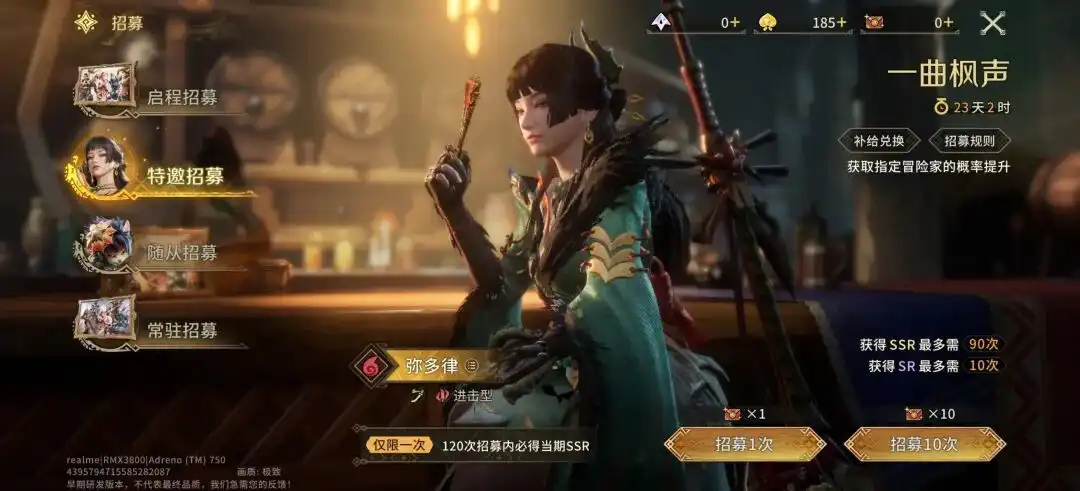Switch to the 启程招募 banner tab
The height and width of the screenshot is (491, 1080).
pyautogui.click(x=160, y=96)
